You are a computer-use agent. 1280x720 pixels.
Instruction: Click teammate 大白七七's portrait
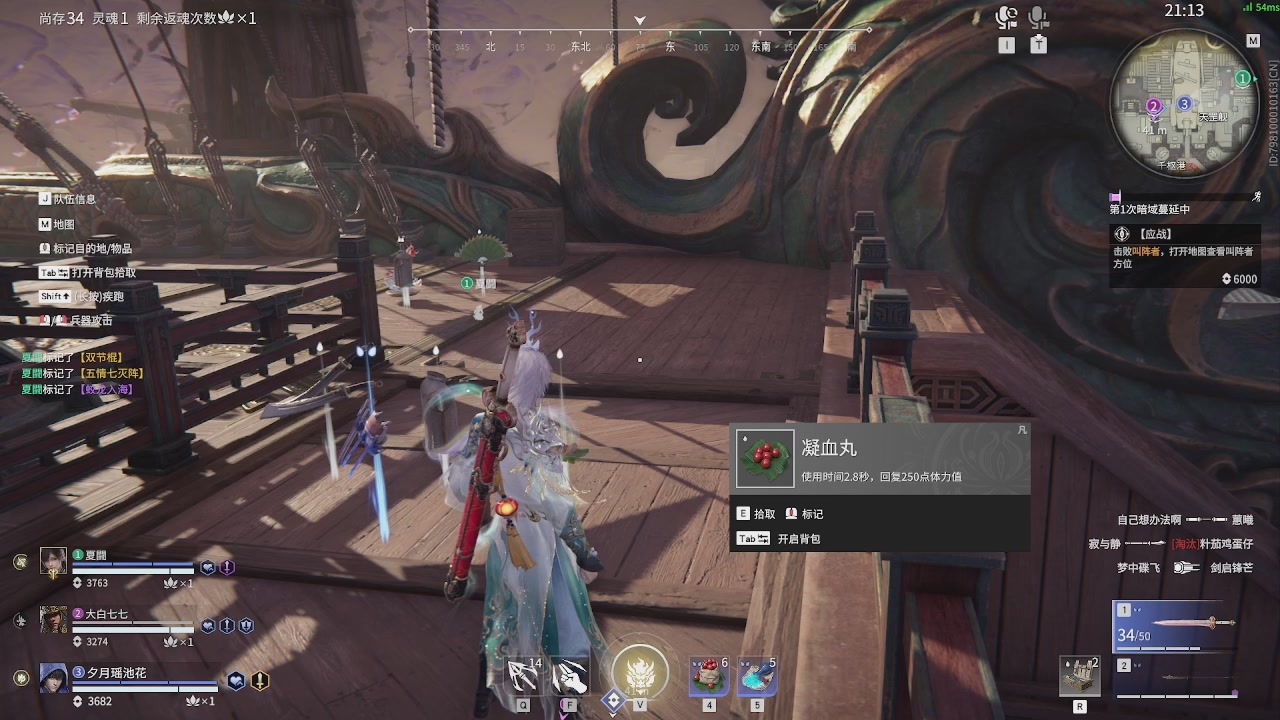click(53, 620)
